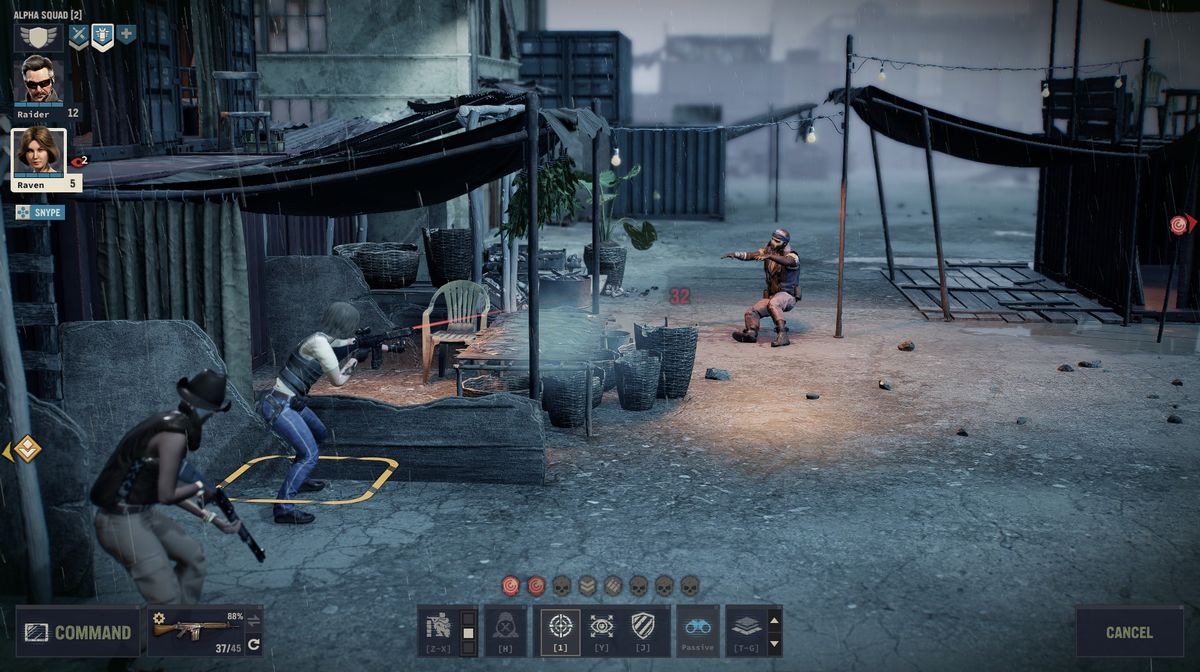This screenshot has height=672, width=1200.
Task: Click the binoculars passive ability icon
Action: (x=698, y=627)
